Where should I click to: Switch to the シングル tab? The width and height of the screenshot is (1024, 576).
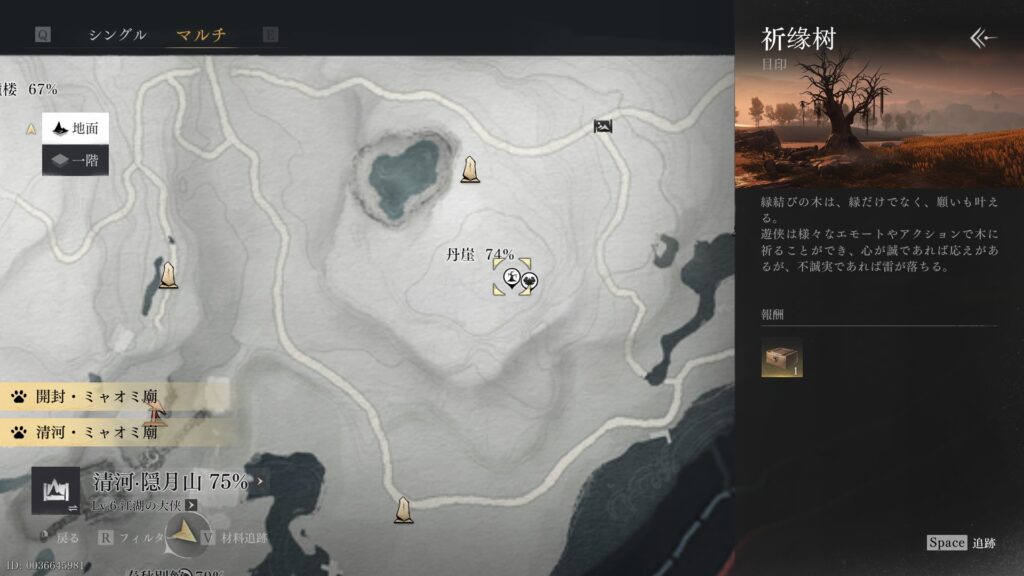coord(117,35)
